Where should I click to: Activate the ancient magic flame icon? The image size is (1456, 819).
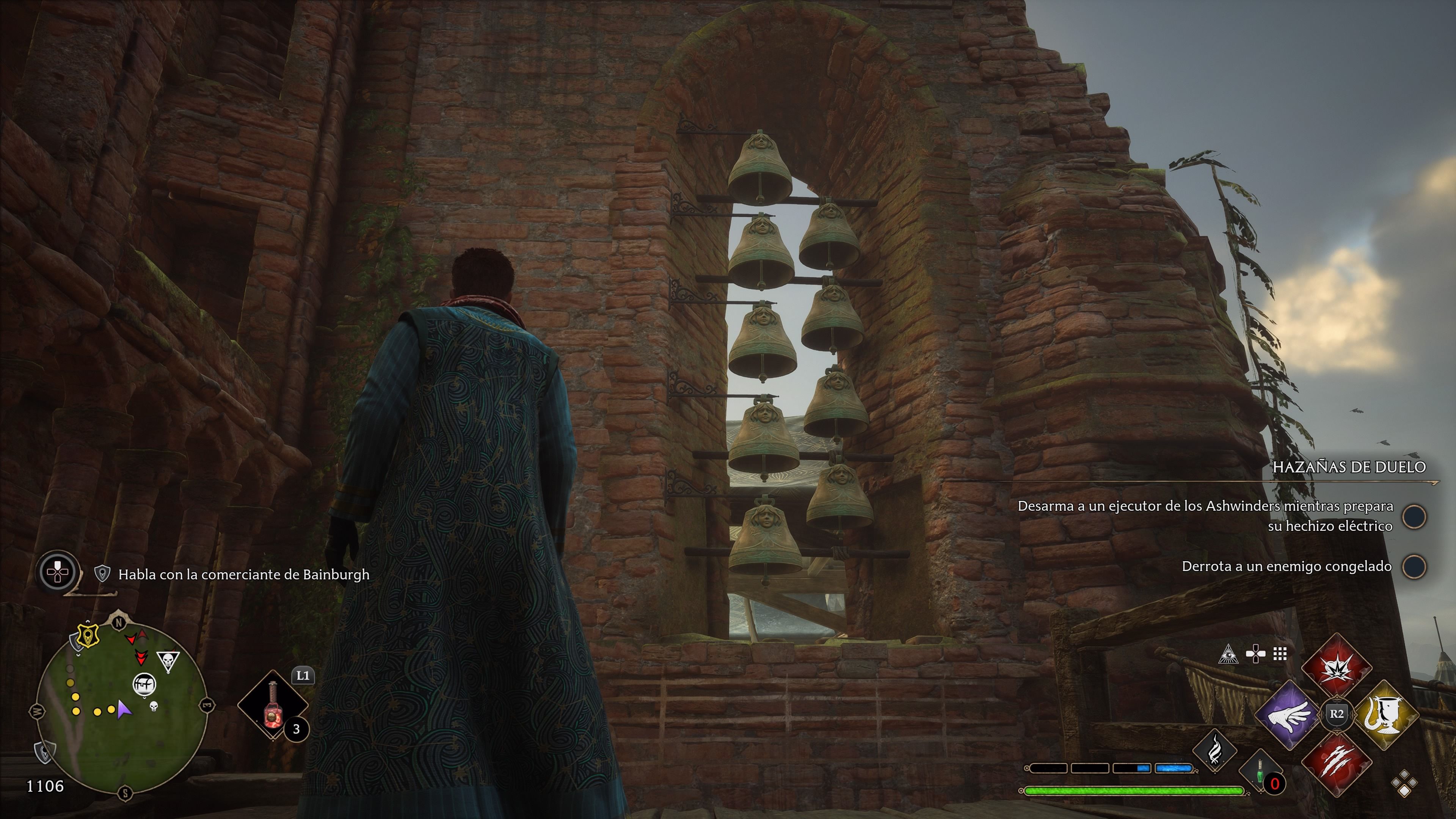tap(1214, 751)
